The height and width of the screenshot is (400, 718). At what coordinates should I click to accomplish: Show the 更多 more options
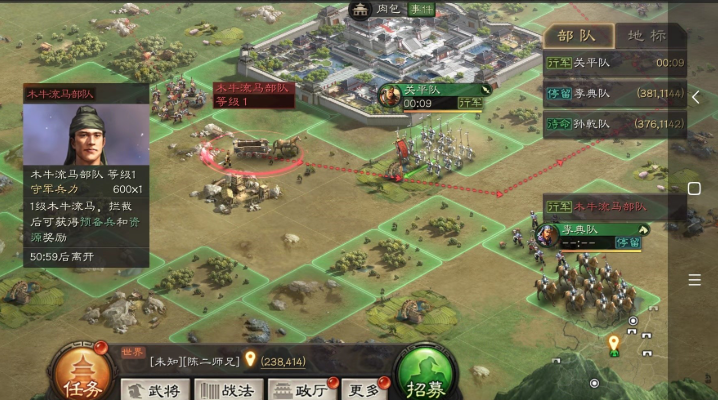point(362,389)
